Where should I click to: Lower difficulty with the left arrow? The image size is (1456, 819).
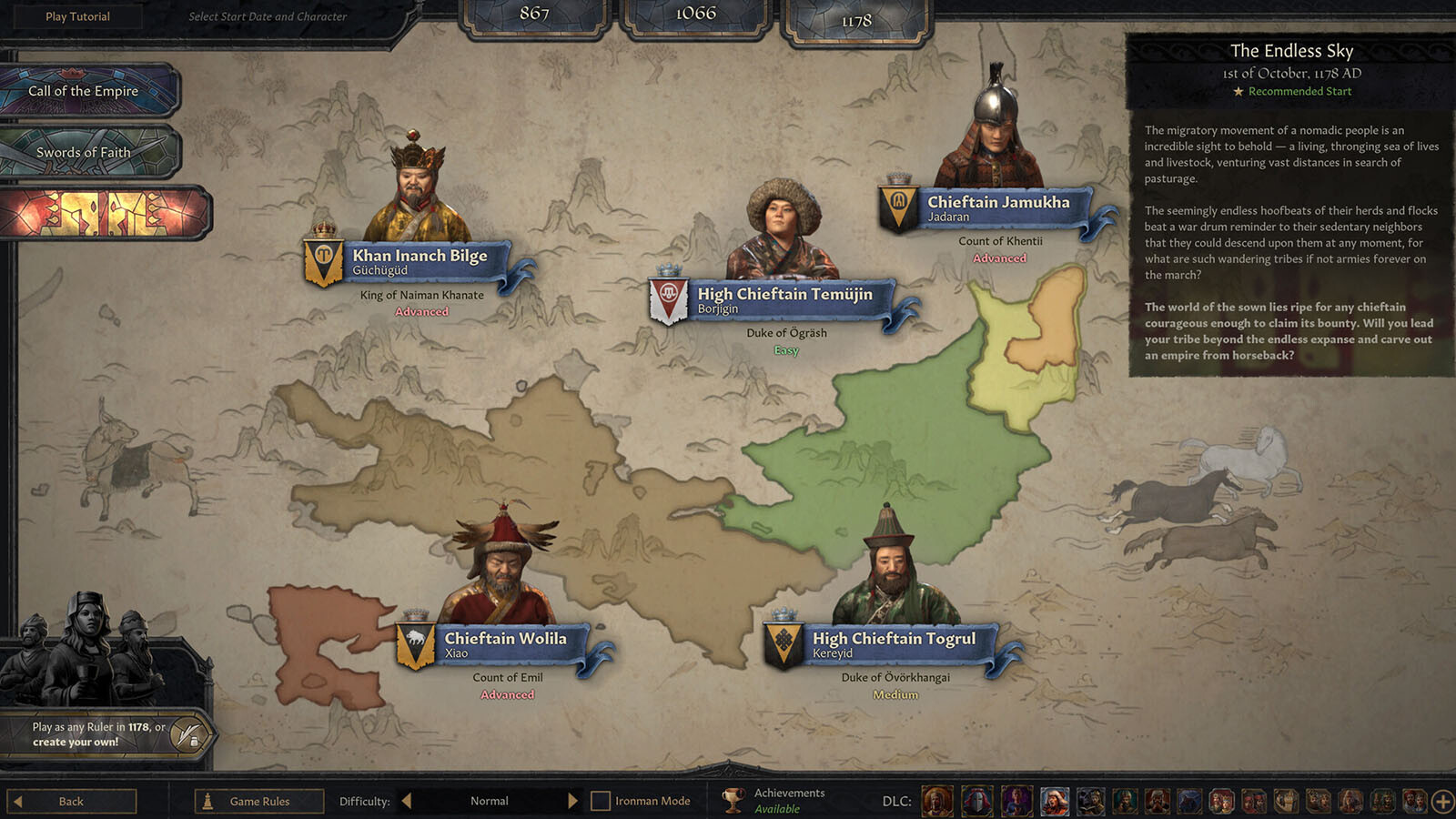[407, 801]
